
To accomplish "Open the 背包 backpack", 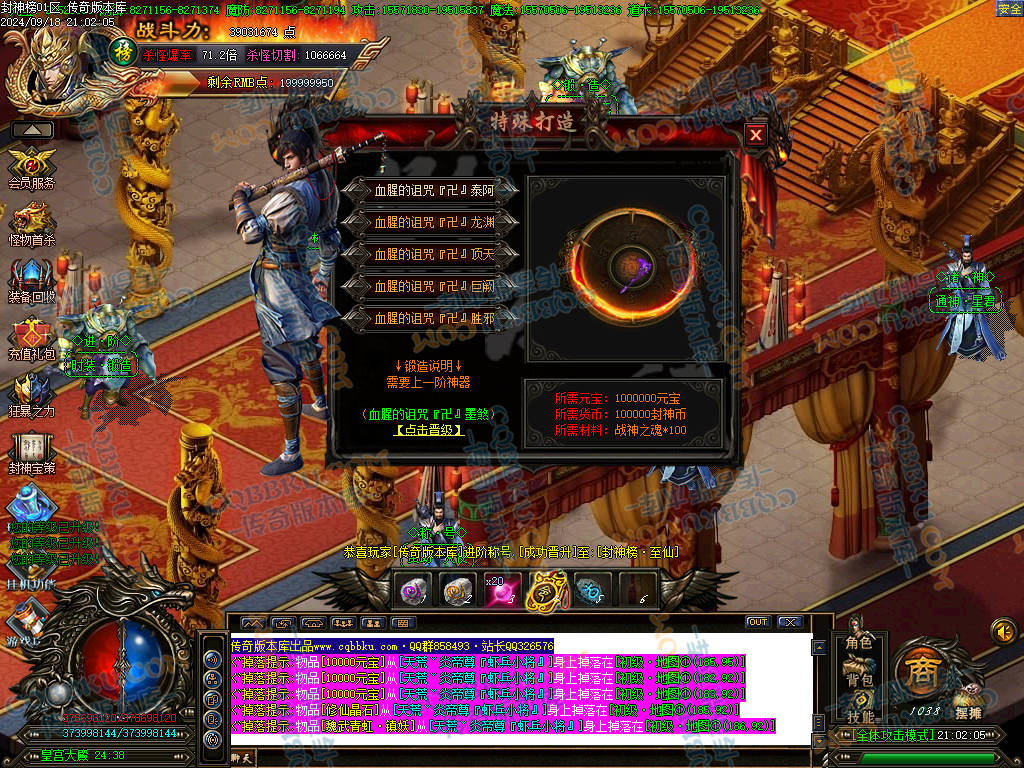I will coord(859,680).
